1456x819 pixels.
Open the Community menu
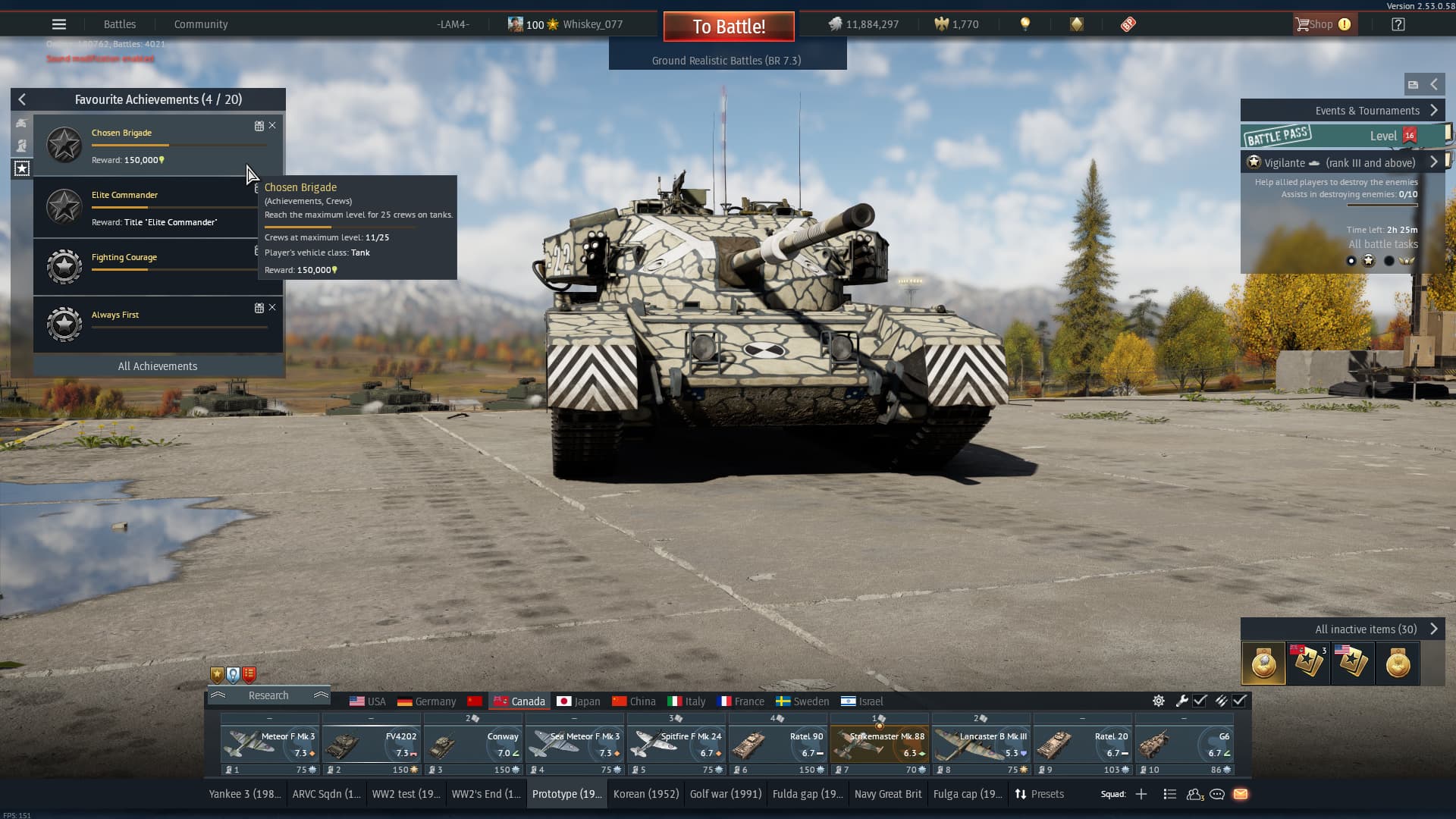(x=201, y=24)
